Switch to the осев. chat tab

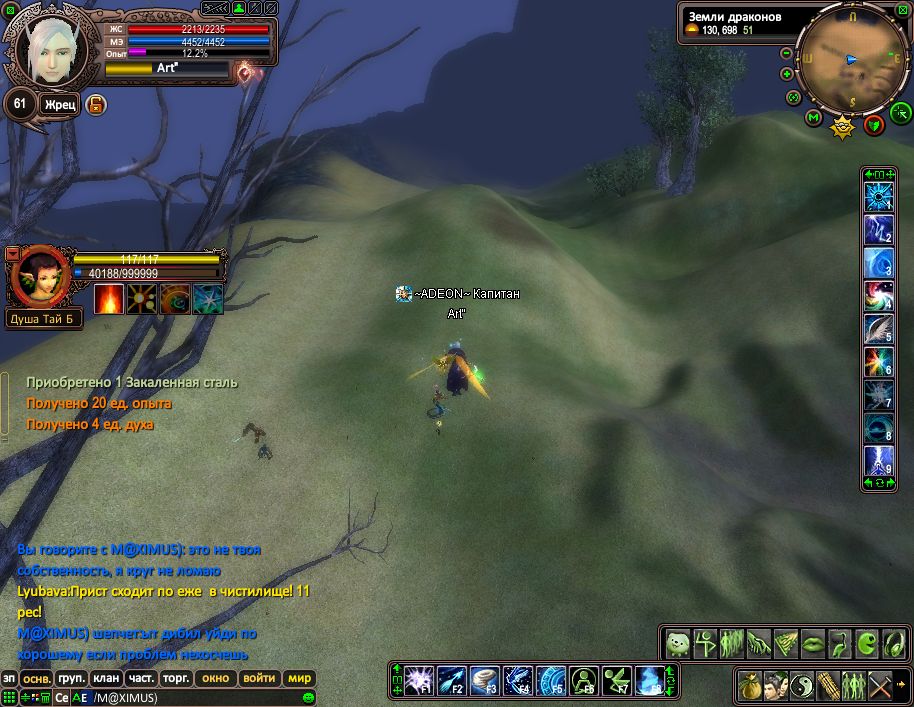coord(35,678)
